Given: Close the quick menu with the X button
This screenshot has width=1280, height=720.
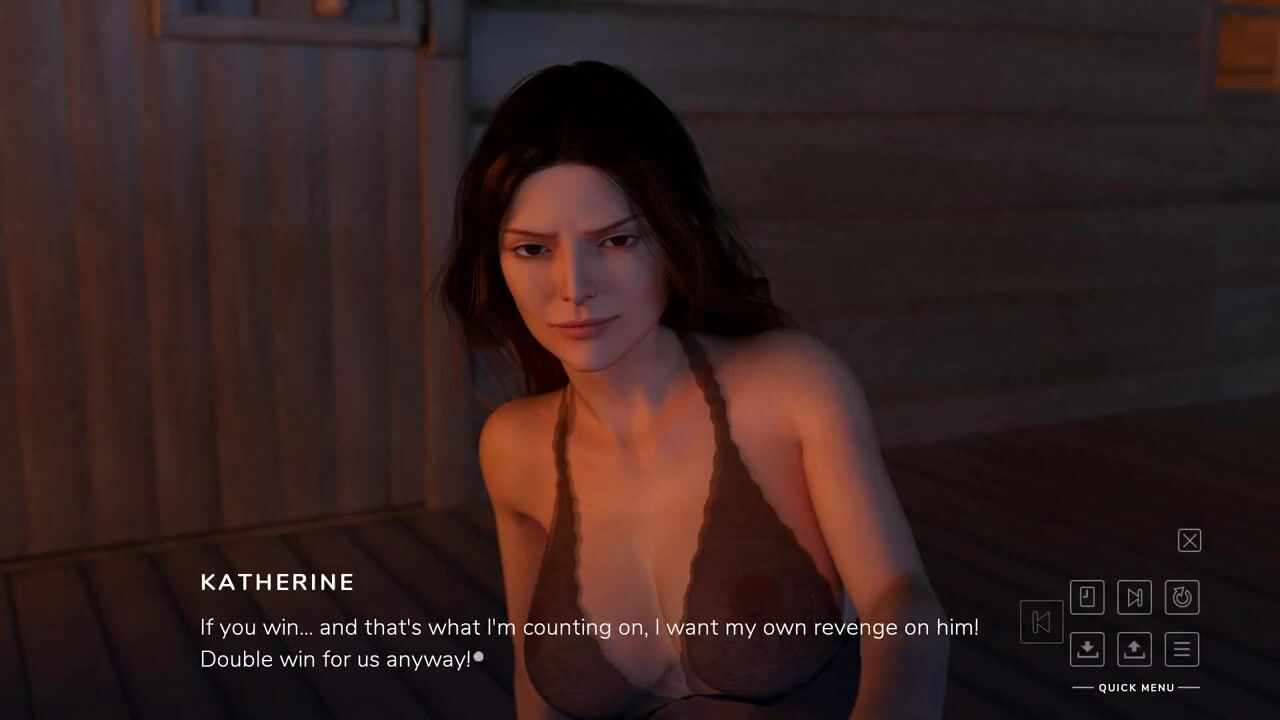Looking at the screenshot, I should point(1189,541).
